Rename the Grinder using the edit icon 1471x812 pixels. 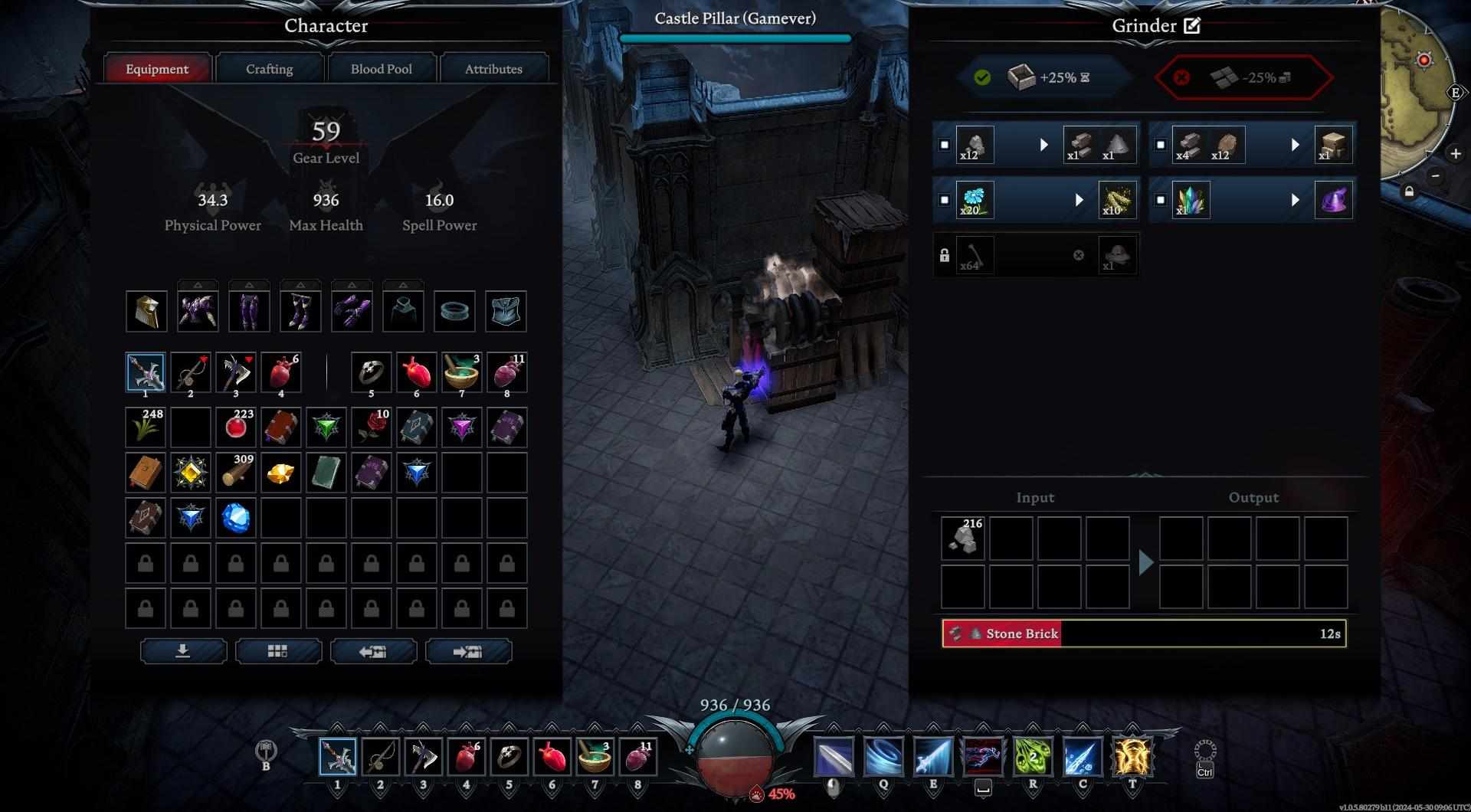(1192, 26)
